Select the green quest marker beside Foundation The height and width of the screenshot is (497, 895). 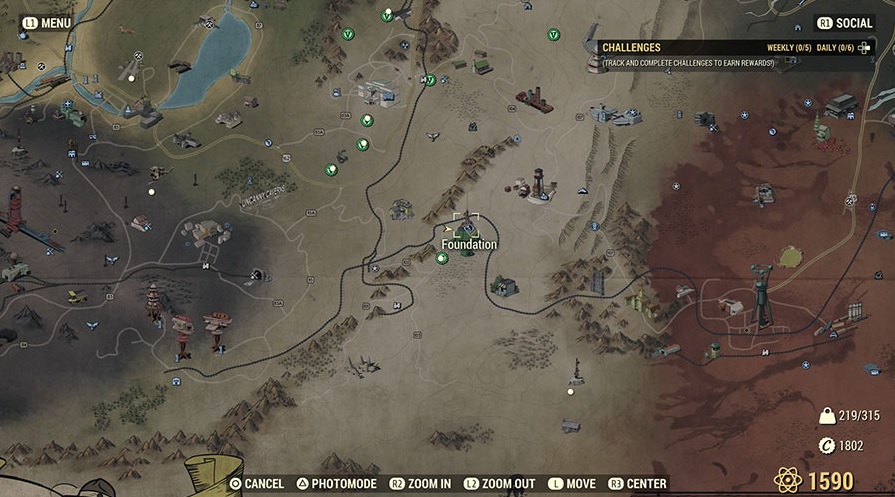coord(442,258)
